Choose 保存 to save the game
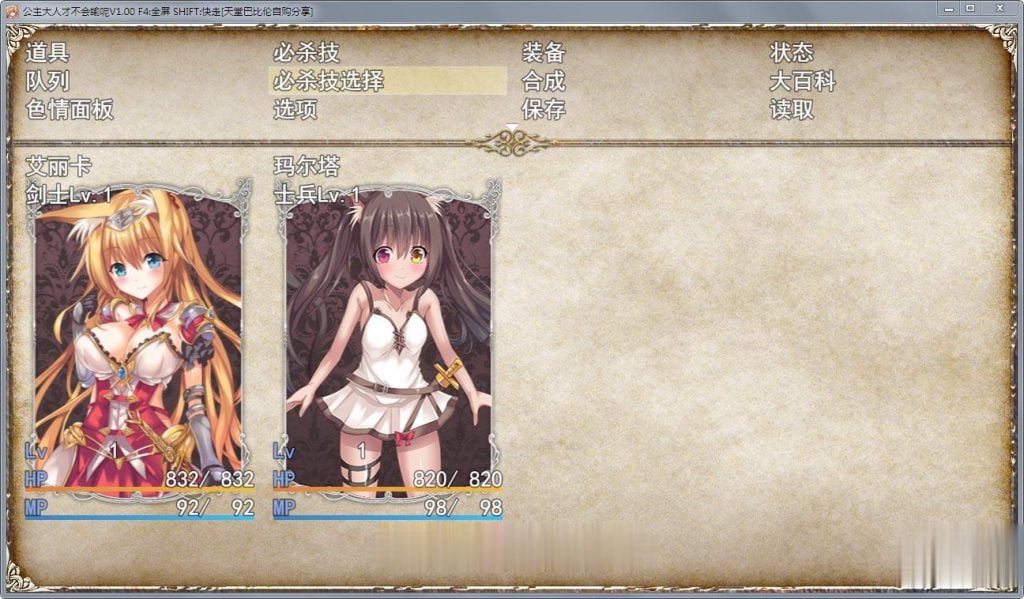Screen dimensions: 1024x599 (544, 110)
